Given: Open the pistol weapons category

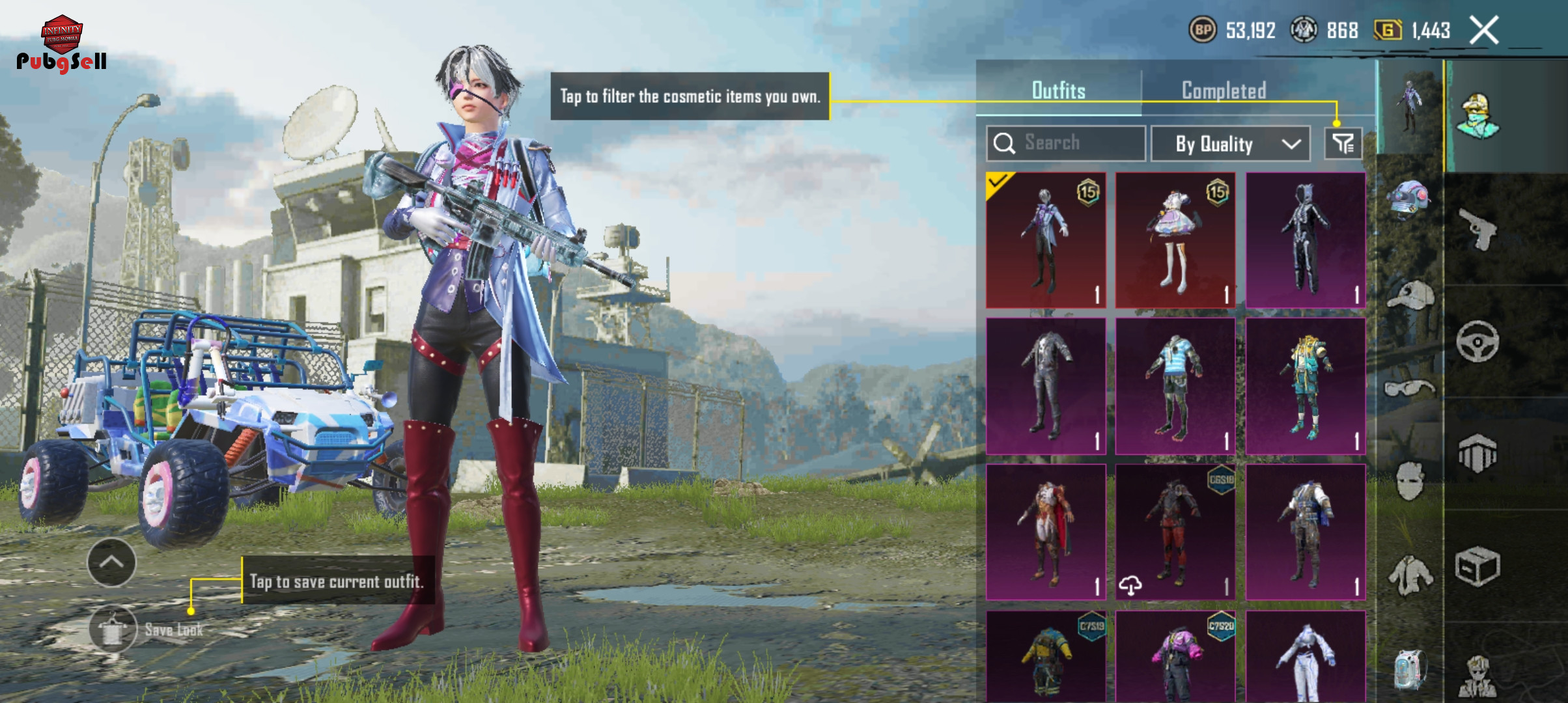Looking at the screenshot, I should point(1477,229).
